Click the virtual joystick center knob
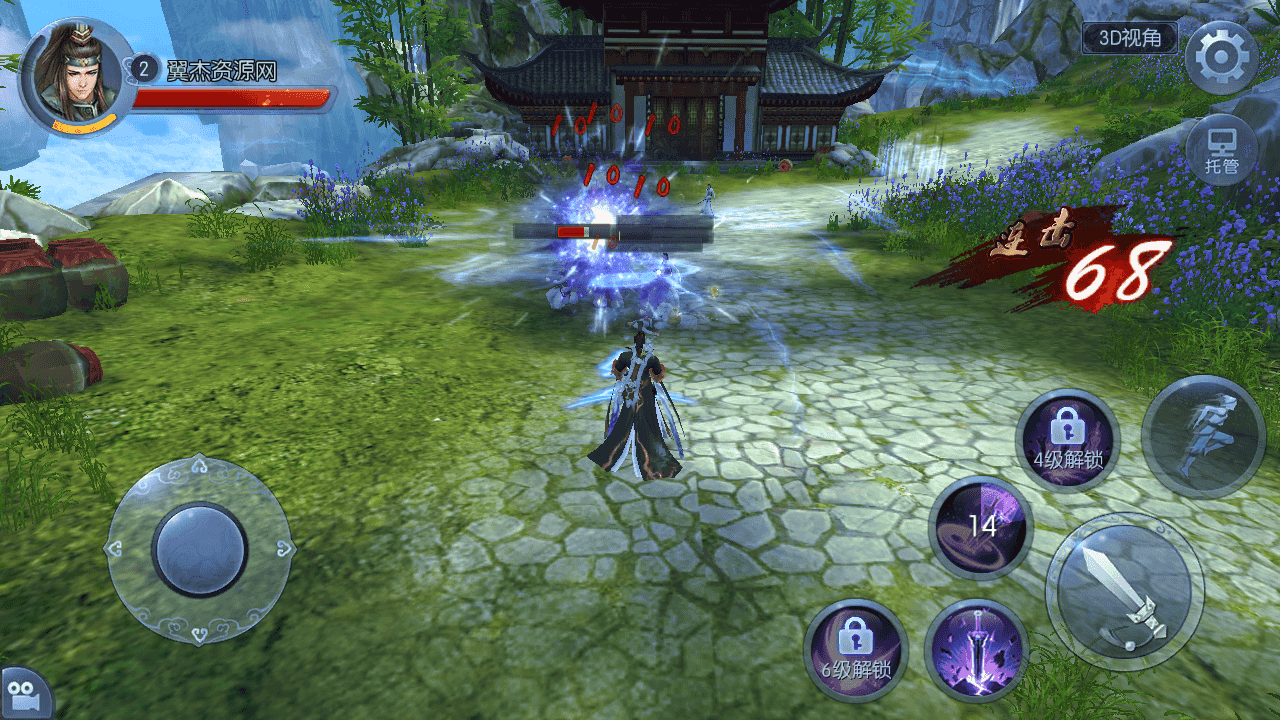This screenshot has height=720, width=1280. click(x=200, y=549)
